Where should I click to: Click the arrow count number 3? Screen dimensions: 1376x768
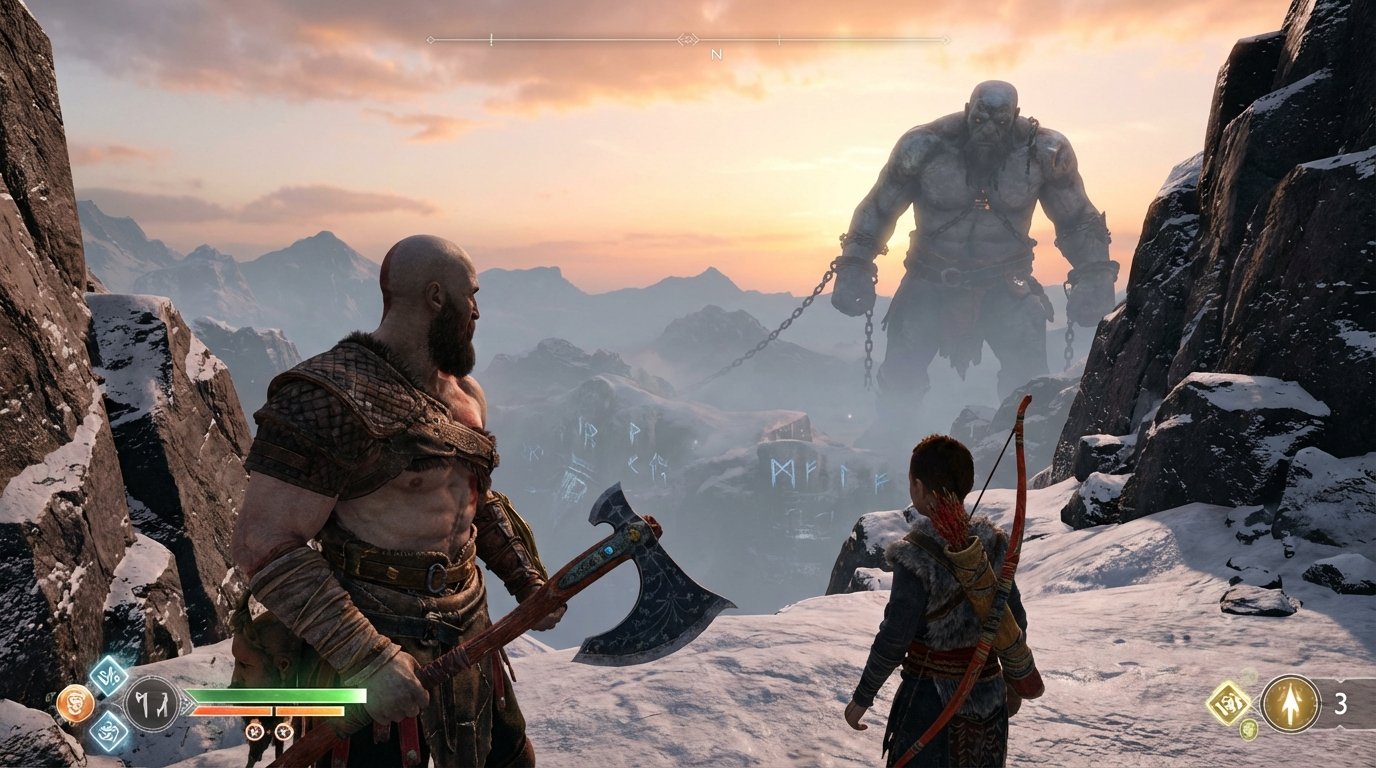[x=1340, y=704]
